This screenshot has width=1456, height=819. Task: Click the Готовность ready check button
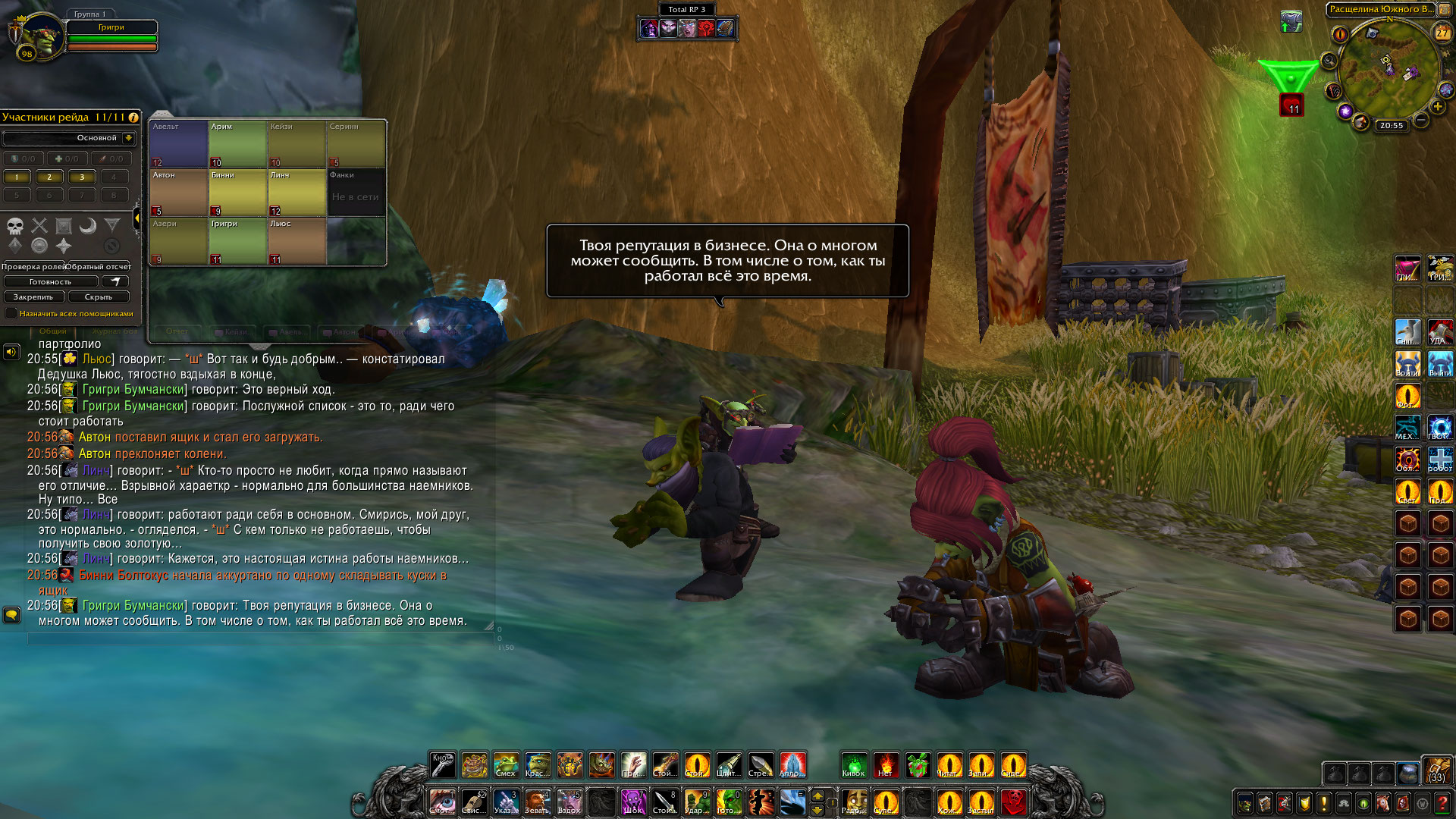(x=50, y=281)
